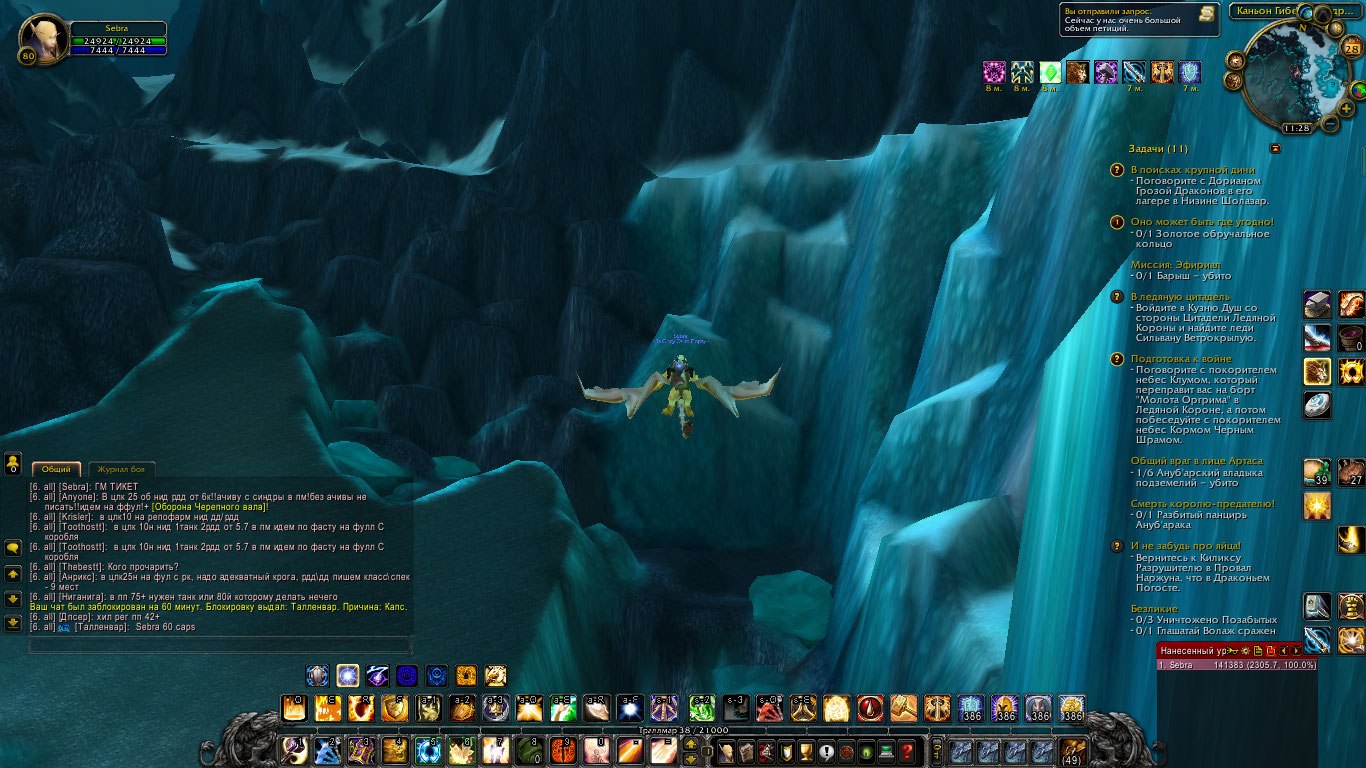Open the damage meter settings gear
The width and height of the screenshot is (1366, 768).
(1244, 650)
